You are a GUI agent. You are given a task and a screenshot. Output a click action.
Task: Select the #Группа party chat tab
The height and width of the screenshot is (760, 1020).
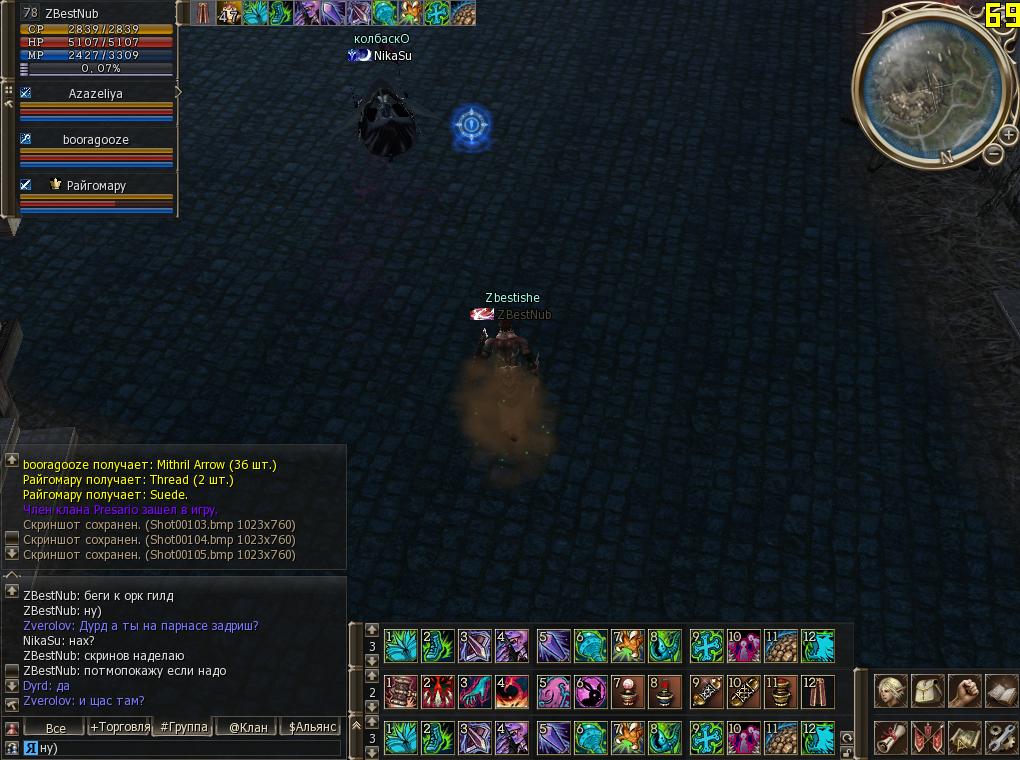point(184,727)
